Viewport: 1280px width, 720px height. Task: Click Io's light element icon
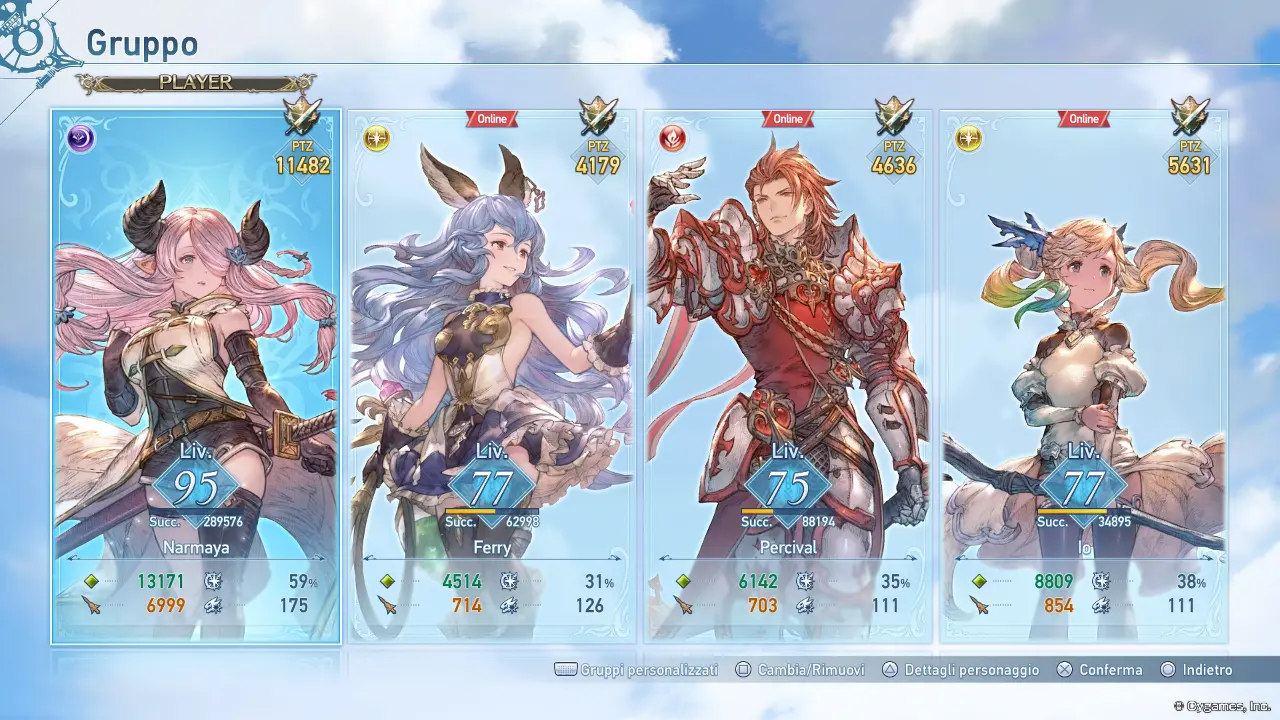click(x=966, y=138)
